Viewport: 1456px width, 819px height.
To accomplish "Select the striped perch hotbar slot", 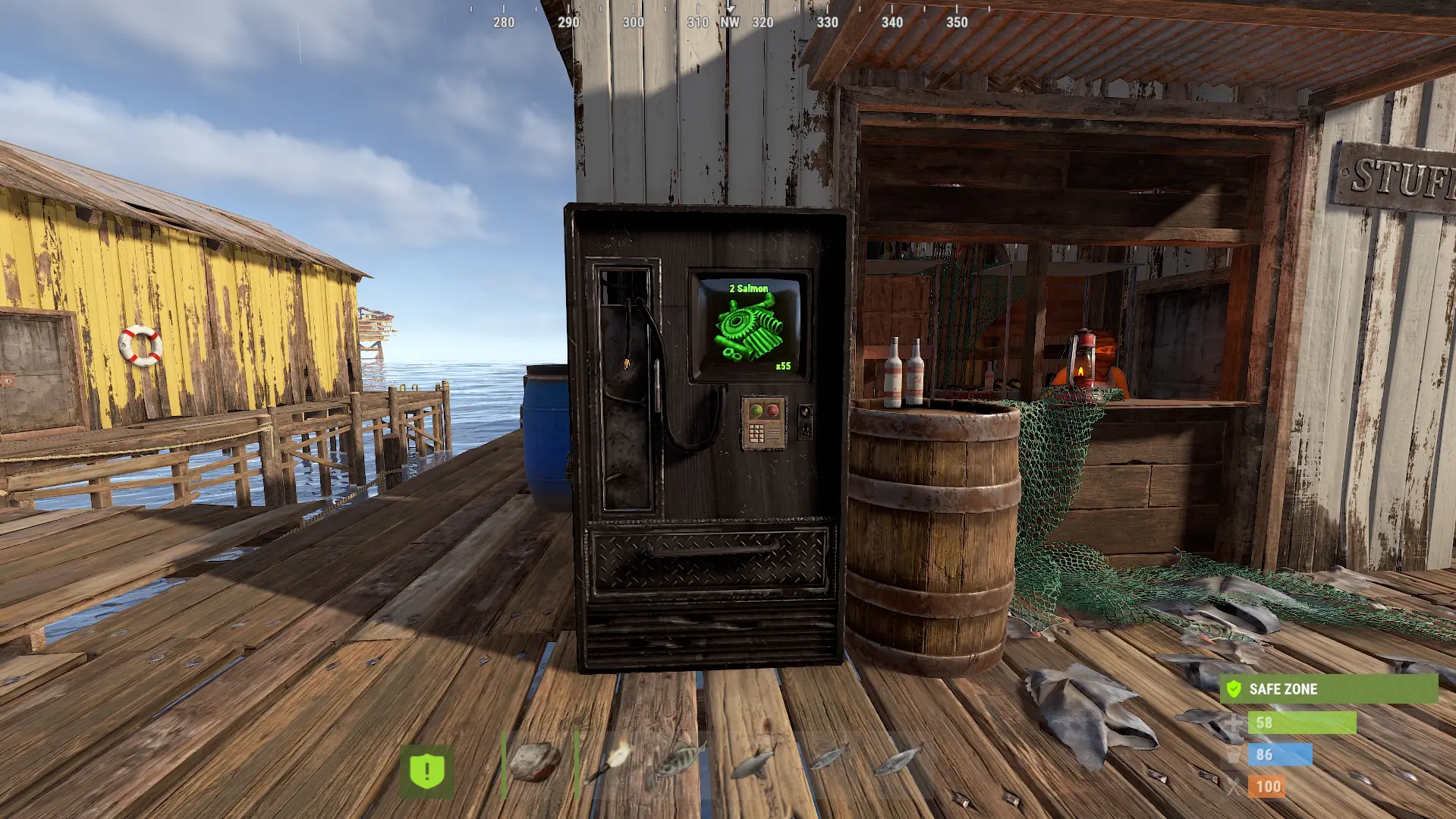I will 680,761.
